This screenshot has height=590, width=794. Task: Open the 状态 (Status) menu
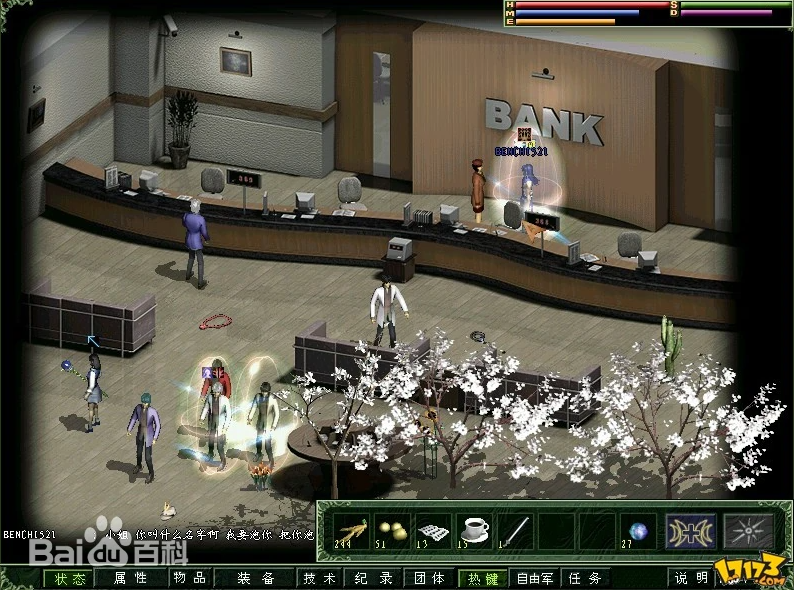[70, 578]
